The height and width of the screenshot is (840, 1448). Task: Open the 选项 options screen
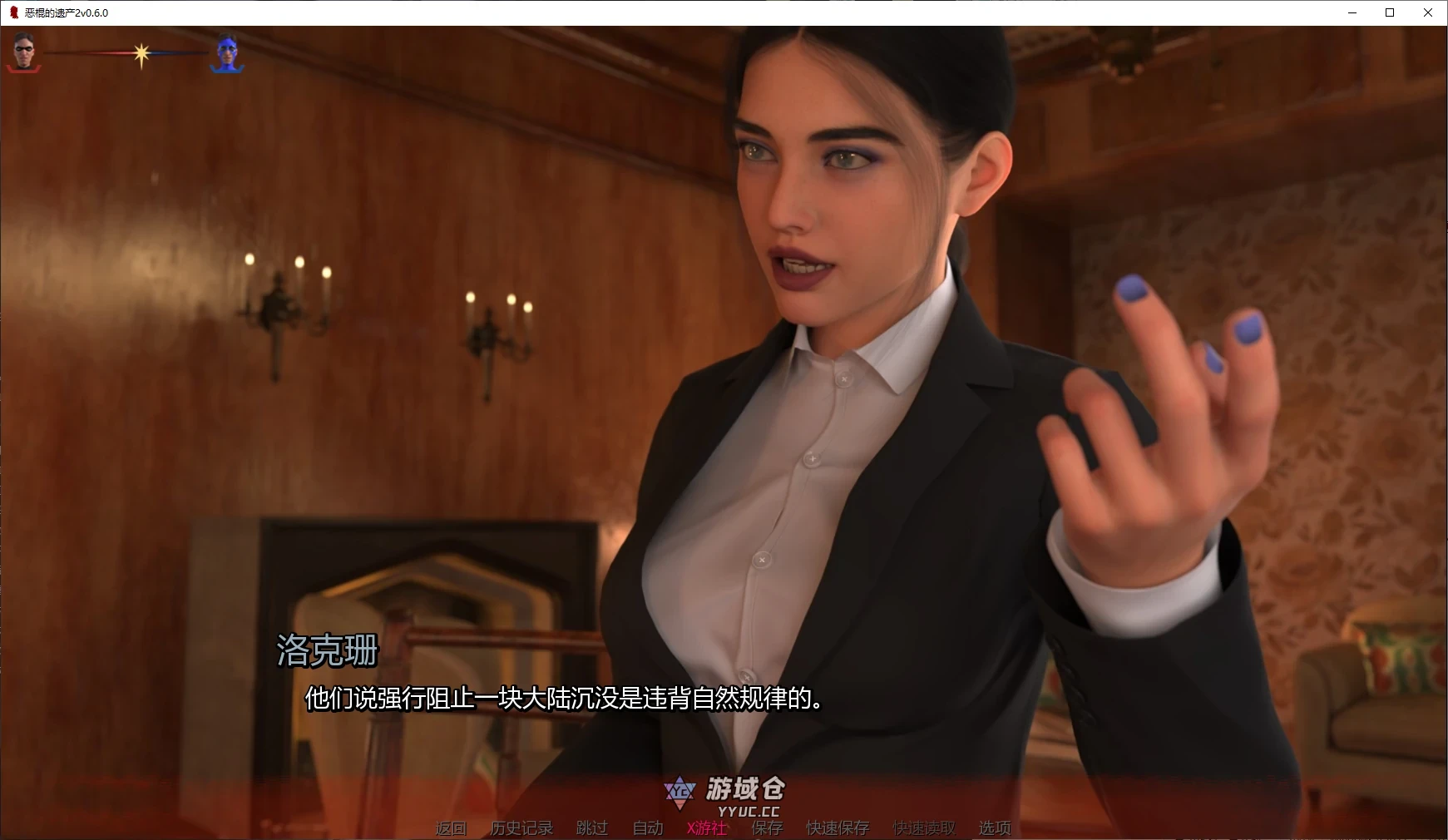click(995, 828)
